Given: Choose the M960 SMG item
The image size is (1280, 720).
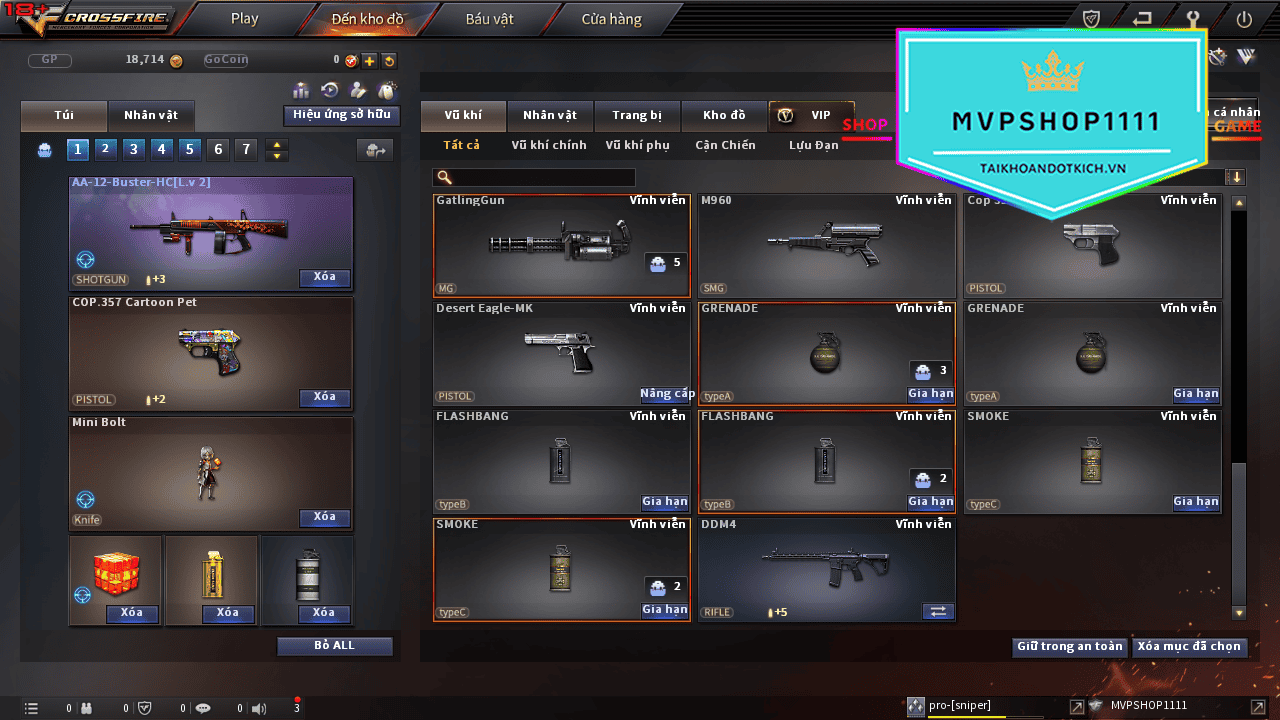Looking at the screenshot, I should click(x=826, y=245).
